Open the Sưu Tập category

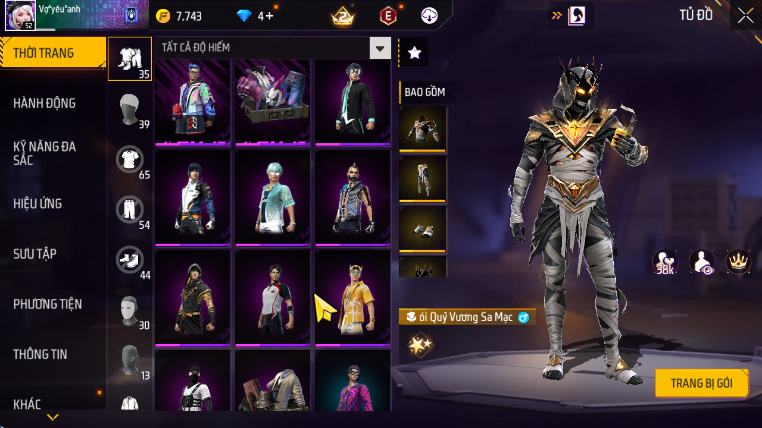pyautogui.click(x=35, y=254)
